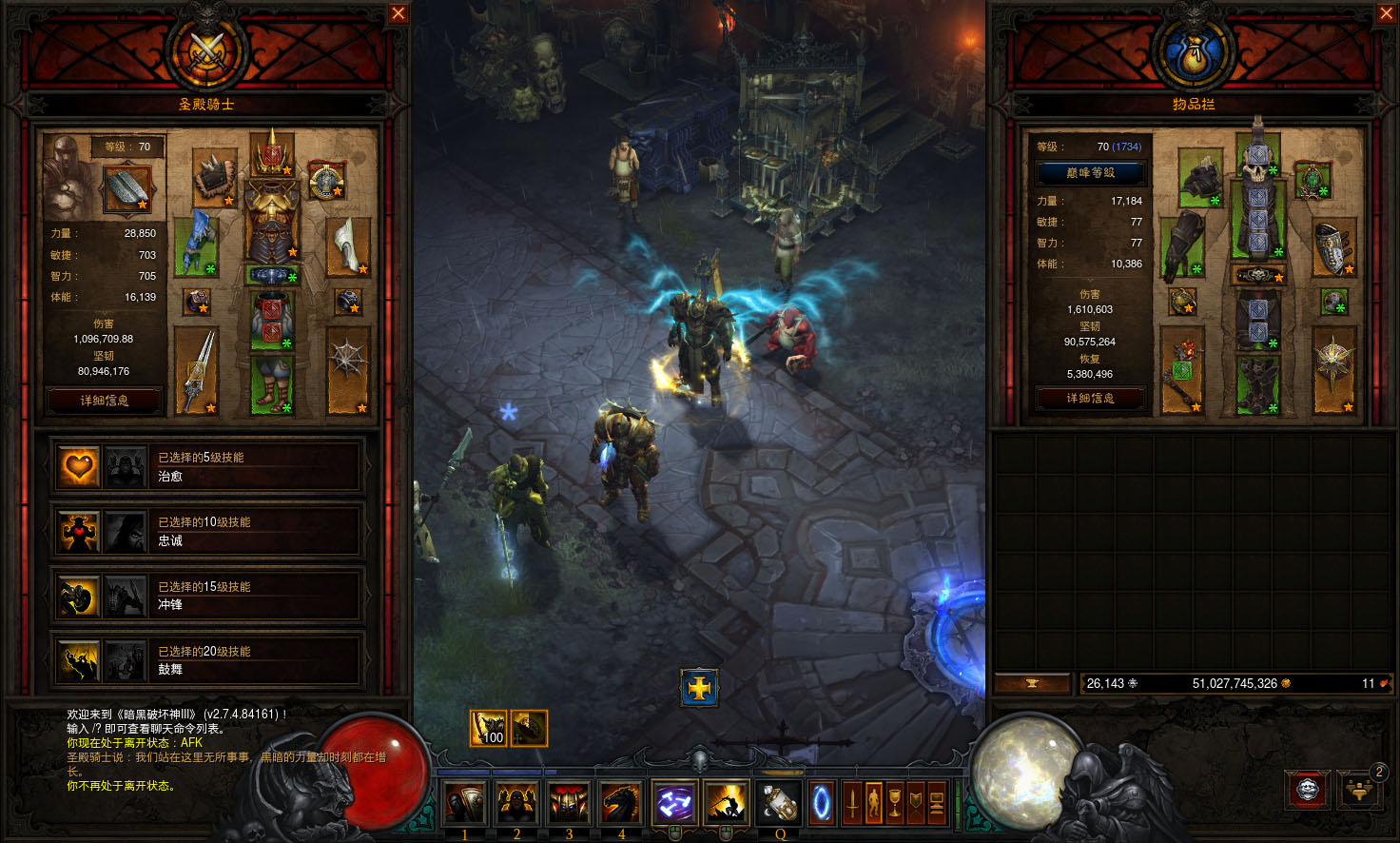Click the achievements goblet icon in the menu strip
This screenshot has height=843, width=1400.
pyautogui.click(x=893, y=802)
